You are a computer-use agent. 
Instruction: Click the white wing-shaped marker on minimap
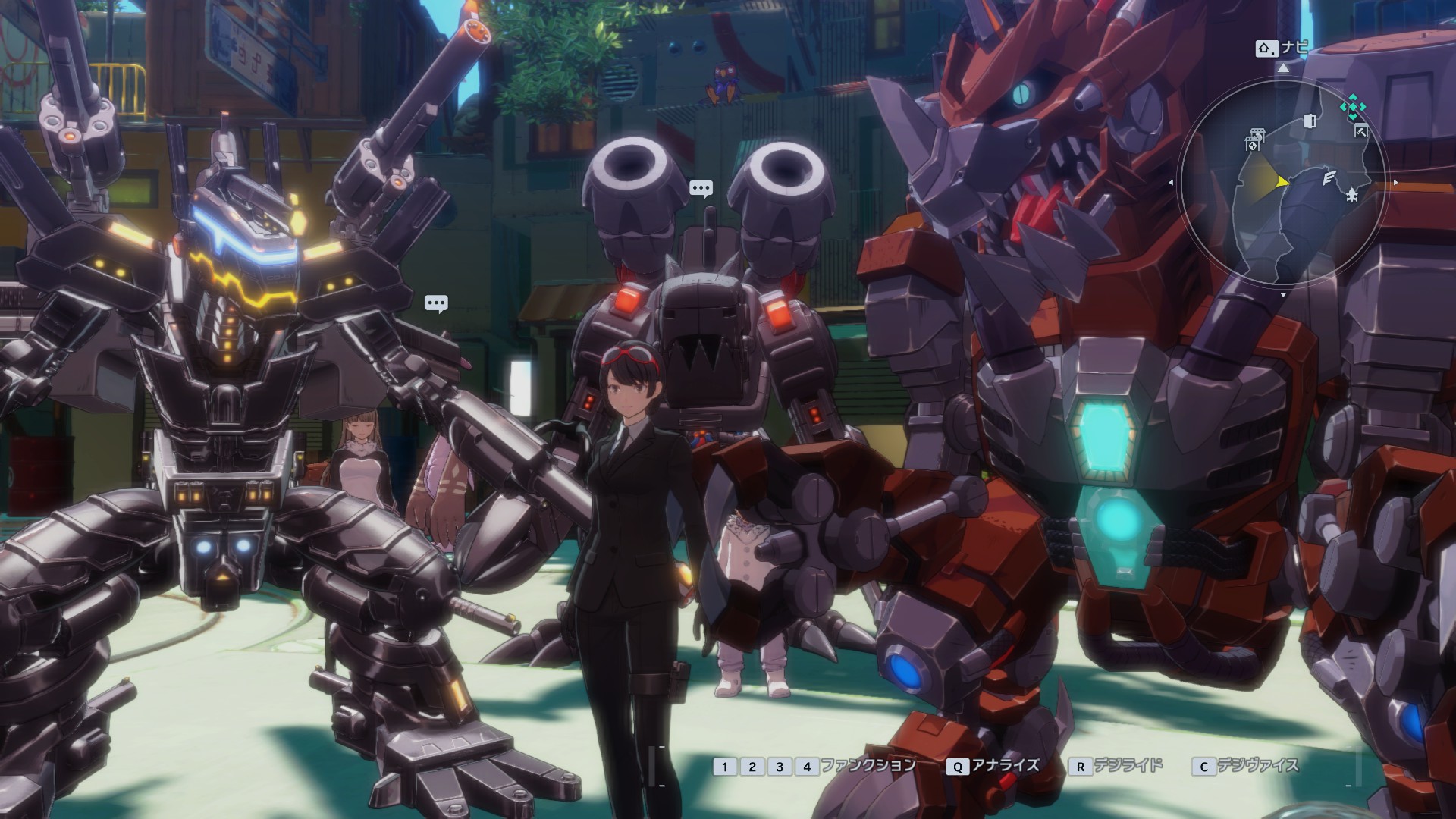click(x=1329, y=179)
